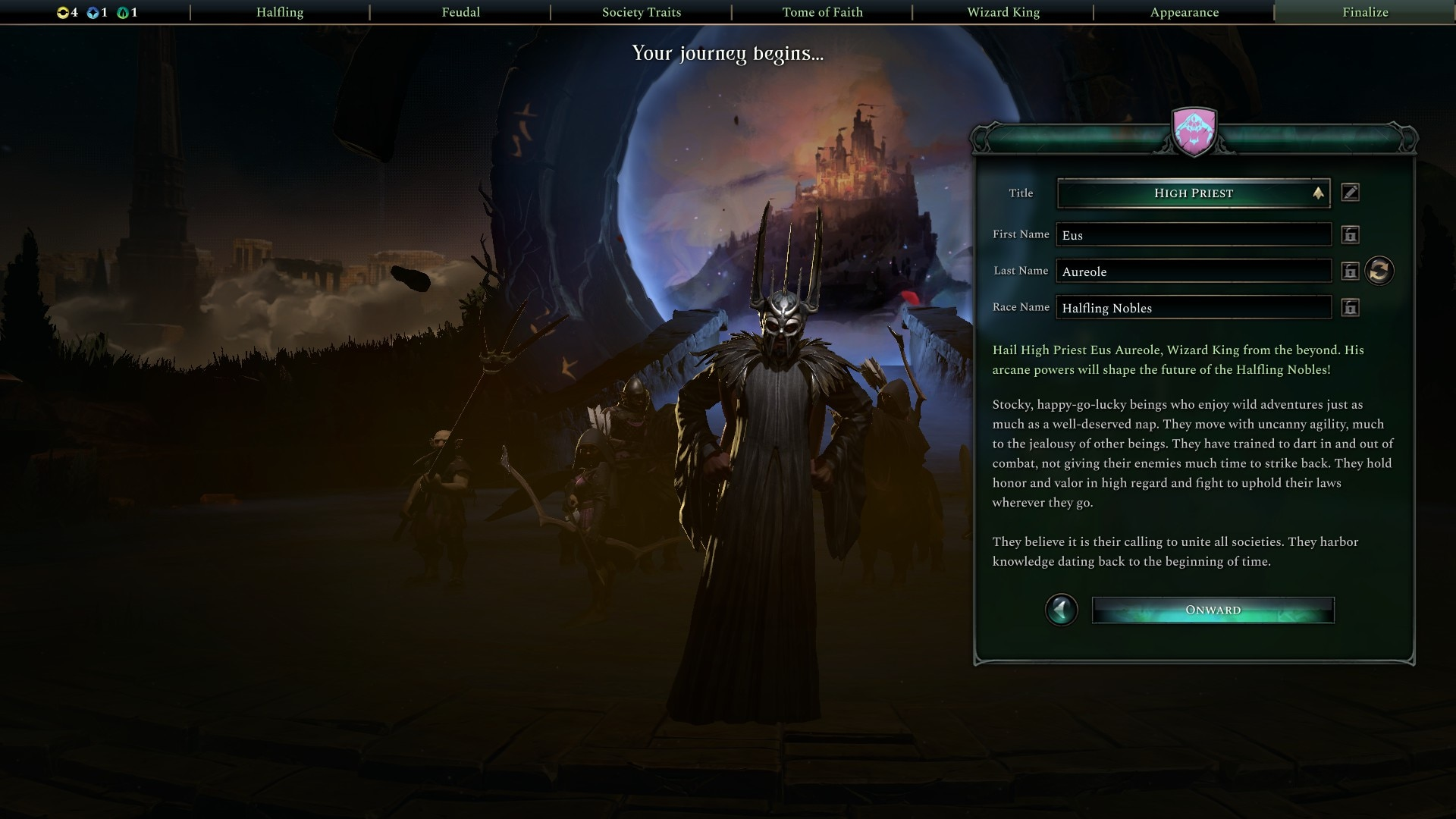Go to the Society Traits tab
The image size is (1456, 819).
(642, 12)
